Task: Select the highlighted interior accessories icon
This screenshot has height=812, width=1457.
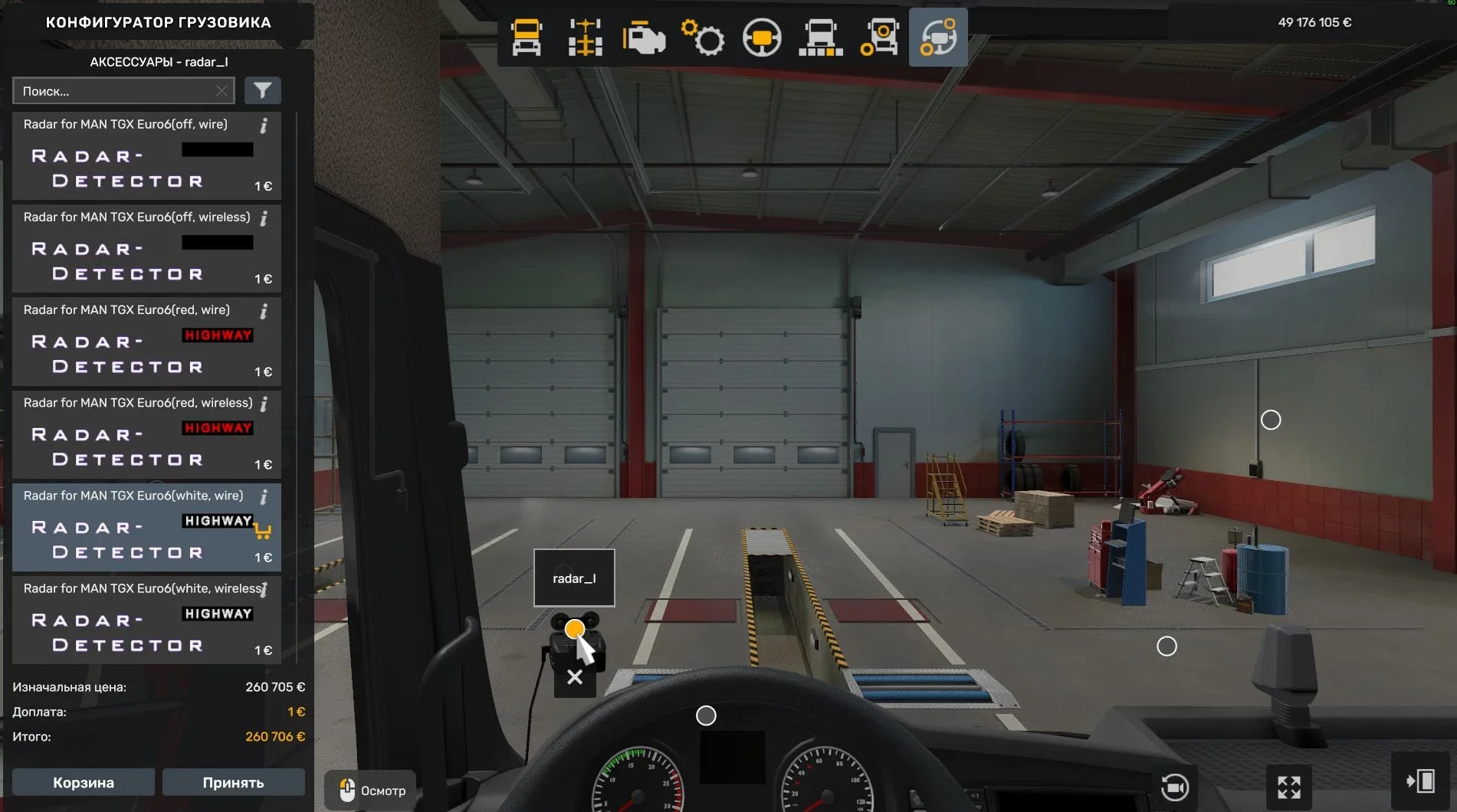Action: point(937,37)
